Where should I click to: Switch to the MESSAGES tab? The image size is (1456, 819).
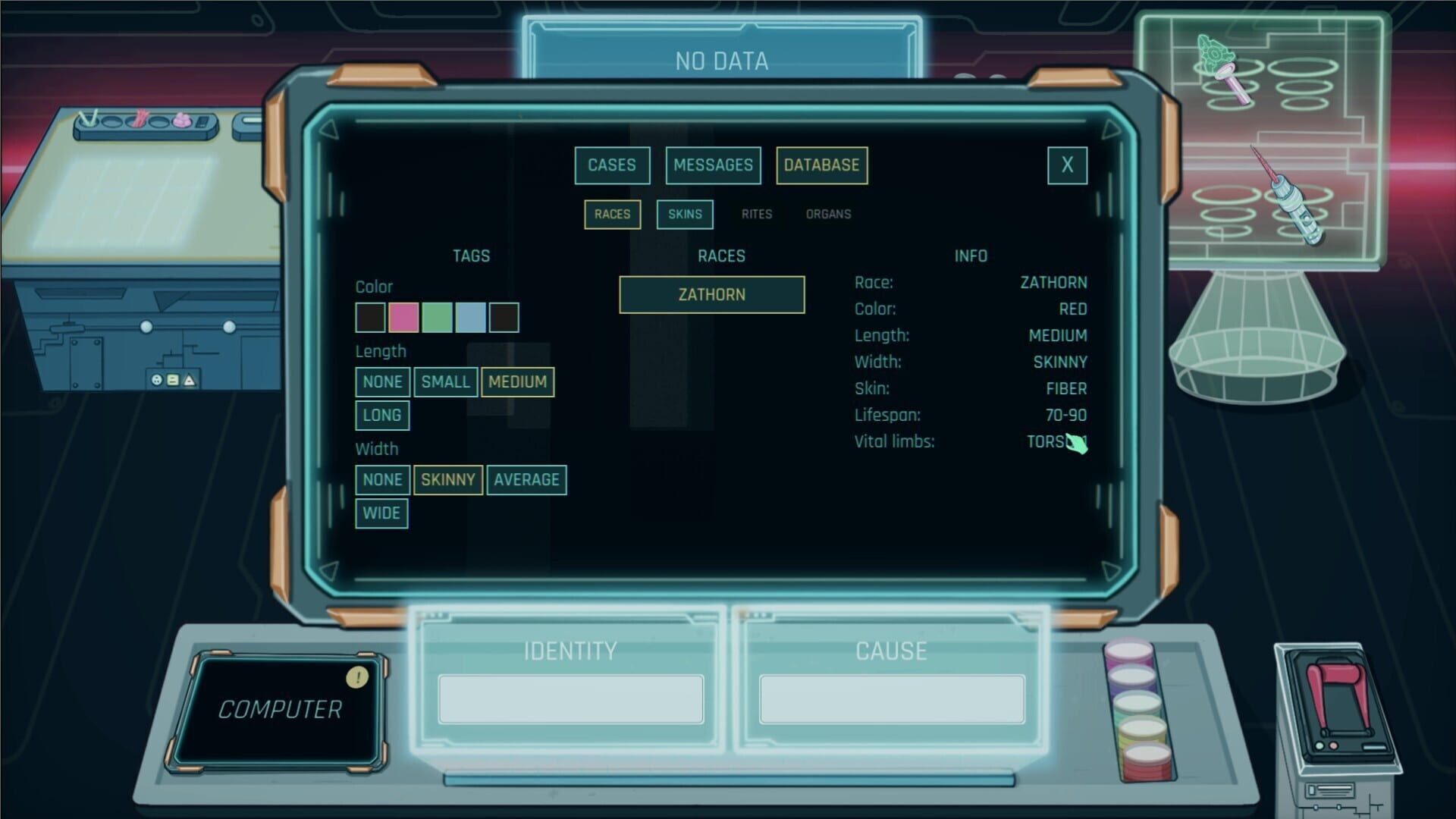tap(712, 165)
